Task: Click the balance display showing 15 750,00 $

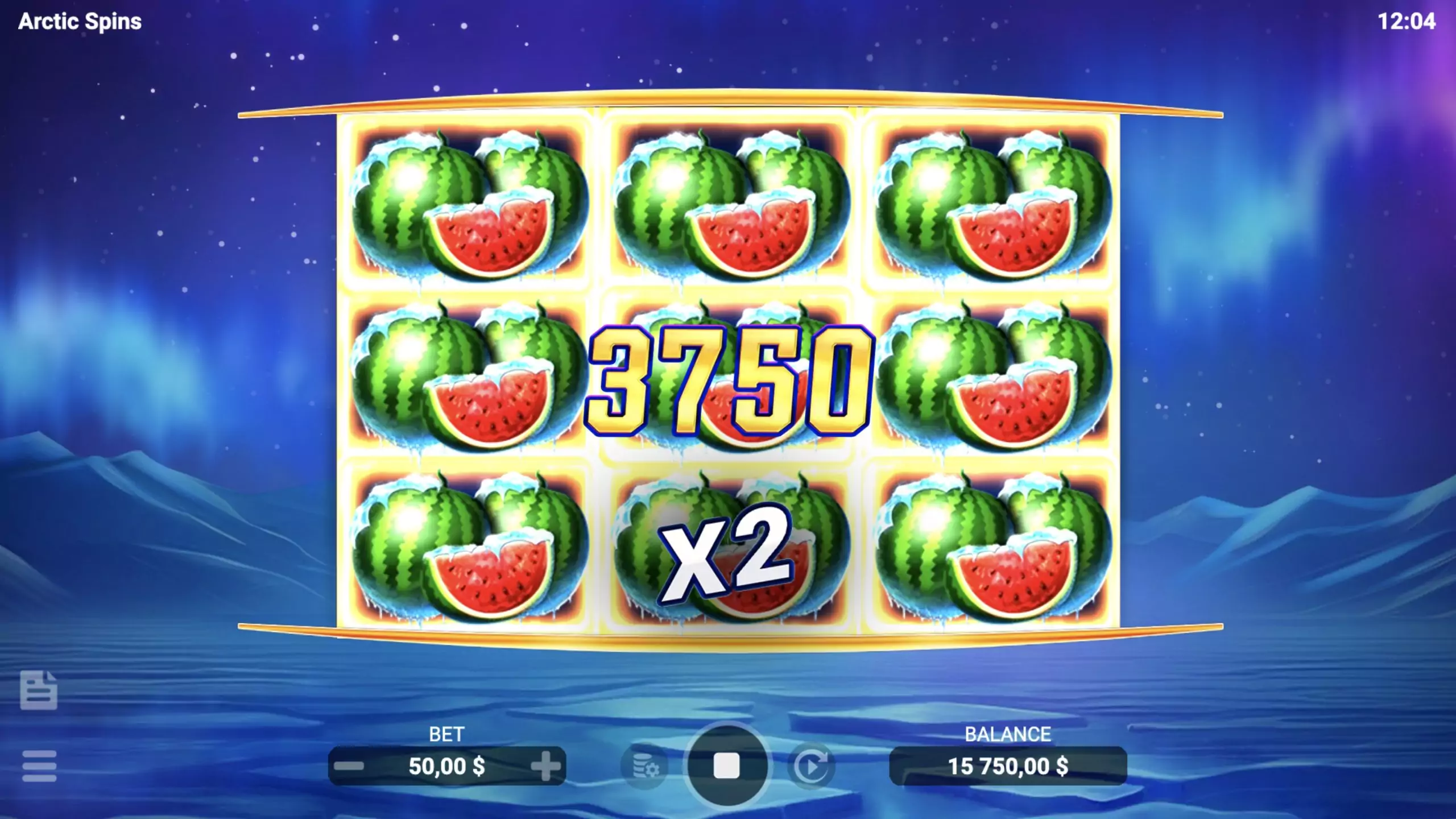Action: pyautogui.click(x=1008, y=767)
